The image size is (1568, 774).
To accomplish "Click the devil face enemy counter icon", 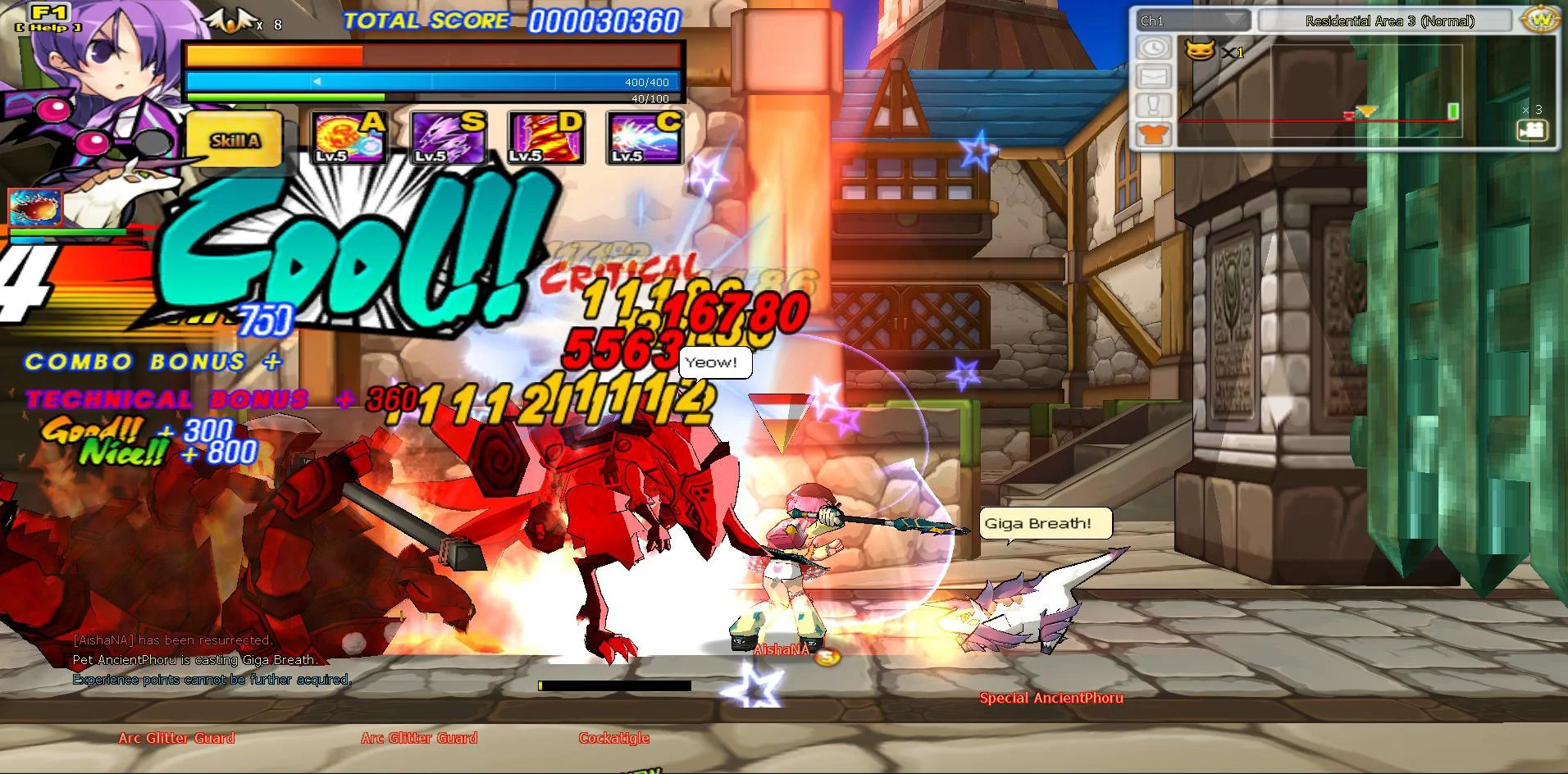I will (1200, 52).
